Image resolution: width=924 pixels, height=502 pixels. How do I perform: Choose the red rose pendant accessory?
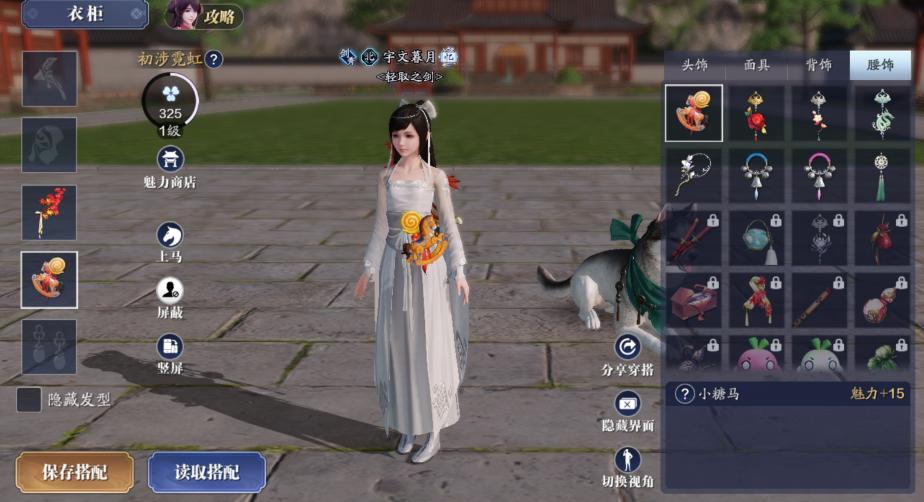click(756, 113)
